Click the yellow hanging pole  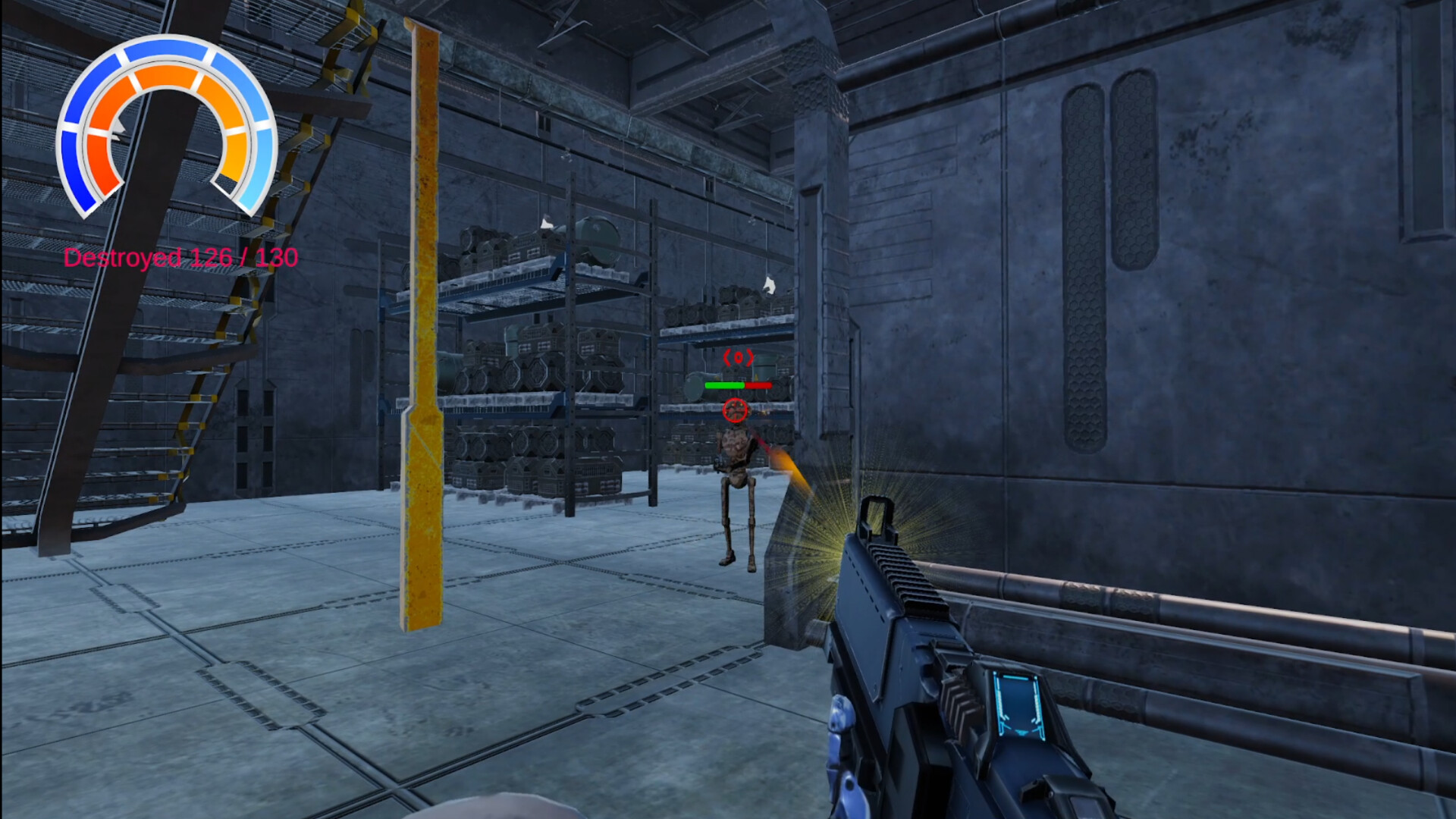(x=422, y=341)
